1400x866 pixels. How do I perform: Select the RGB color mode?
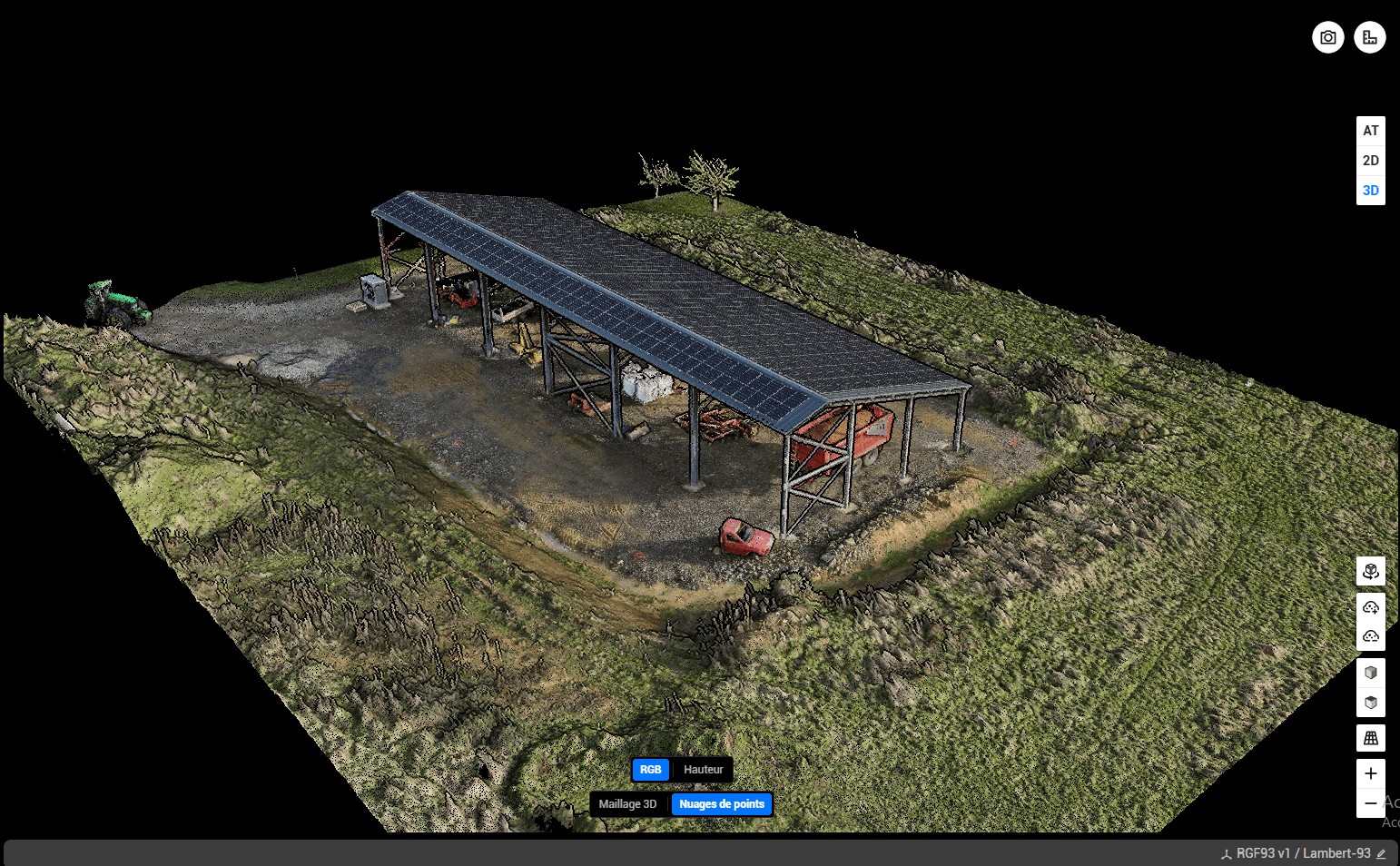pyautogui.click(x=651, y=770)
